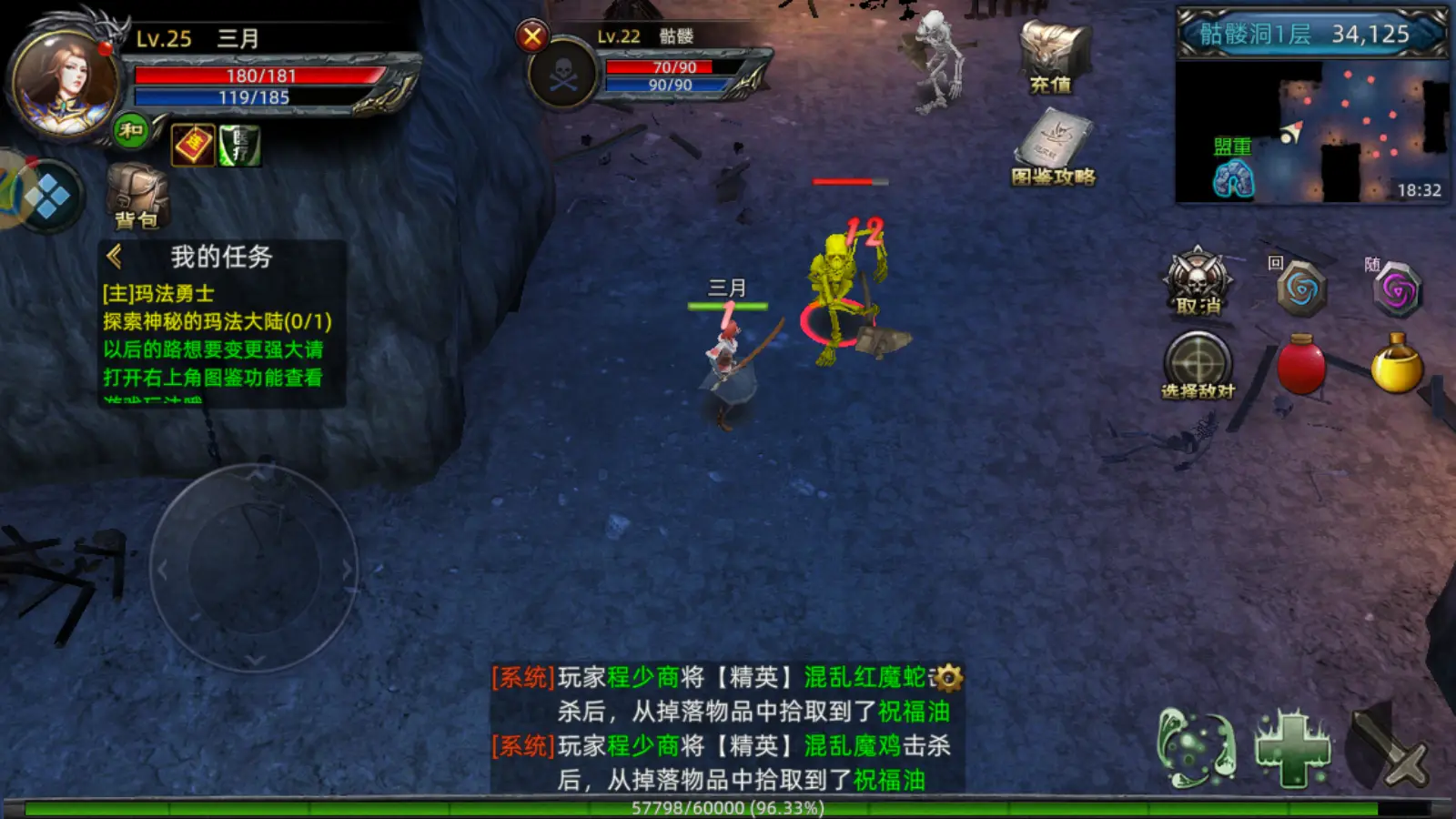Viewport: 1456px width, 819px height.
Task: Open the 图鉴攻略 guide book
Action: point(1056,136)
